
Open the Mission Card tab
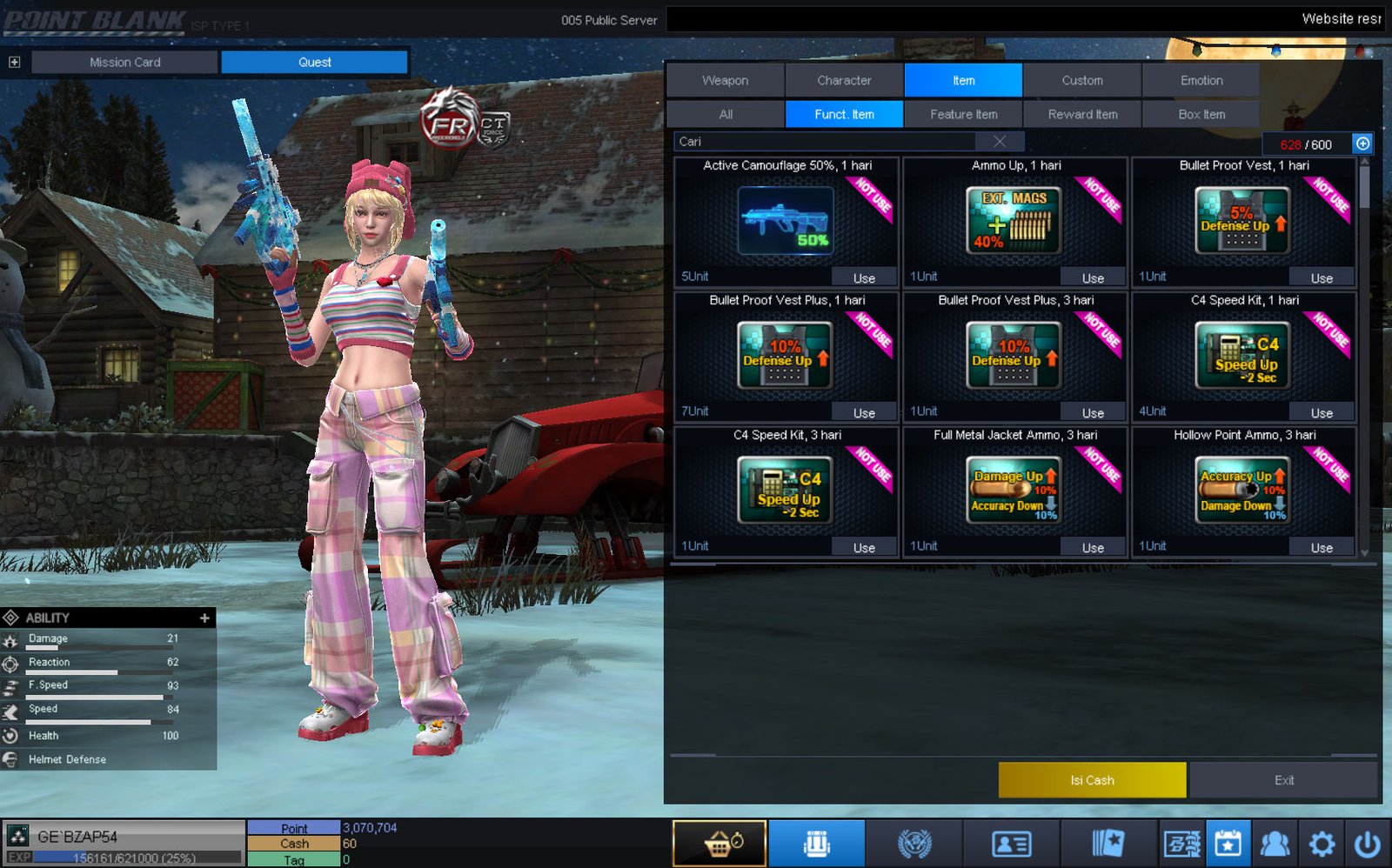(x=124, y=63)
